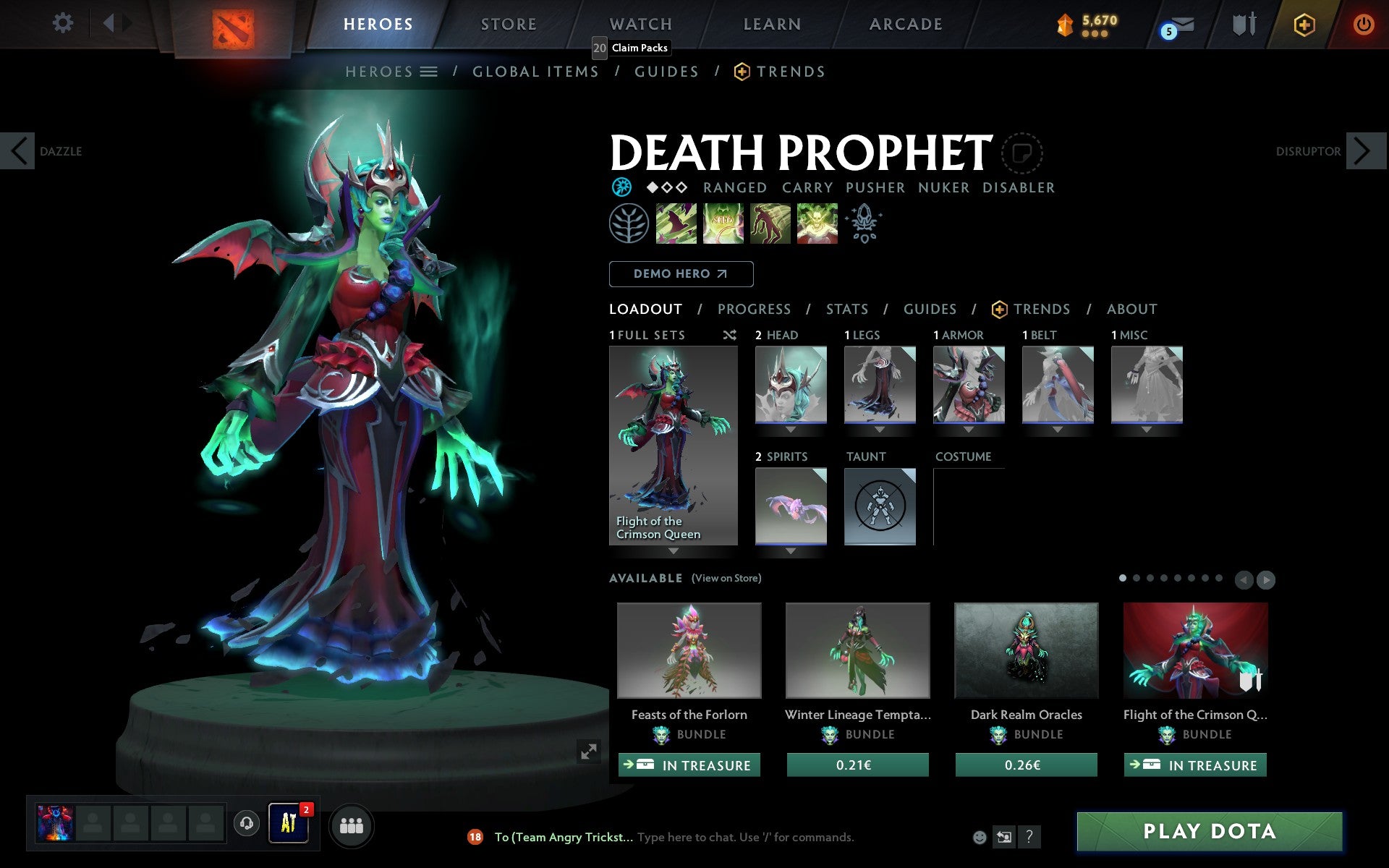1389x868 pixels.
Task: Open the Arcade menu
Action: 904,23
